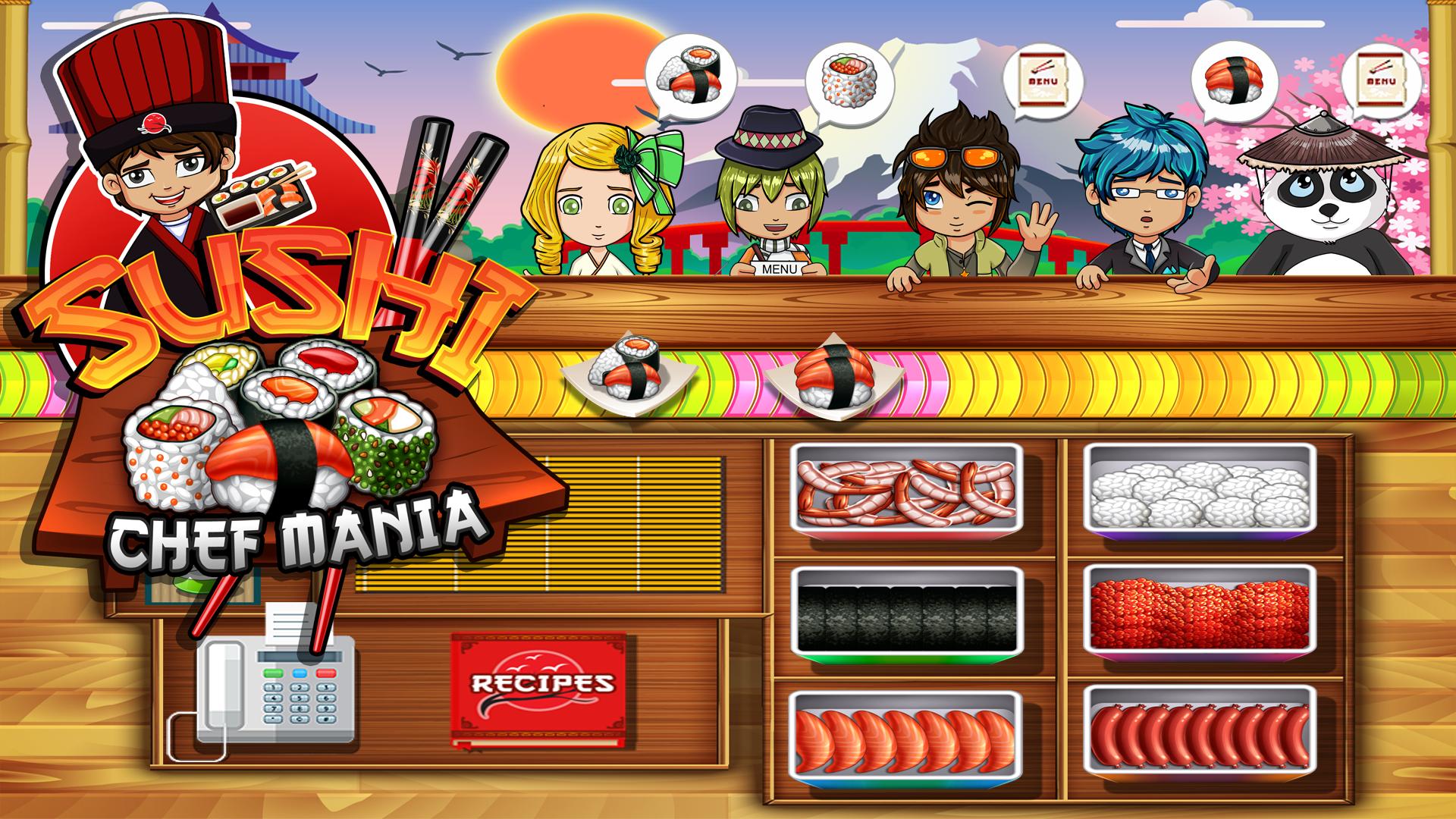1456x819 pixels.
Task: Open the menu card held by the green-haired girl
Action: click(x=781, y=269)
